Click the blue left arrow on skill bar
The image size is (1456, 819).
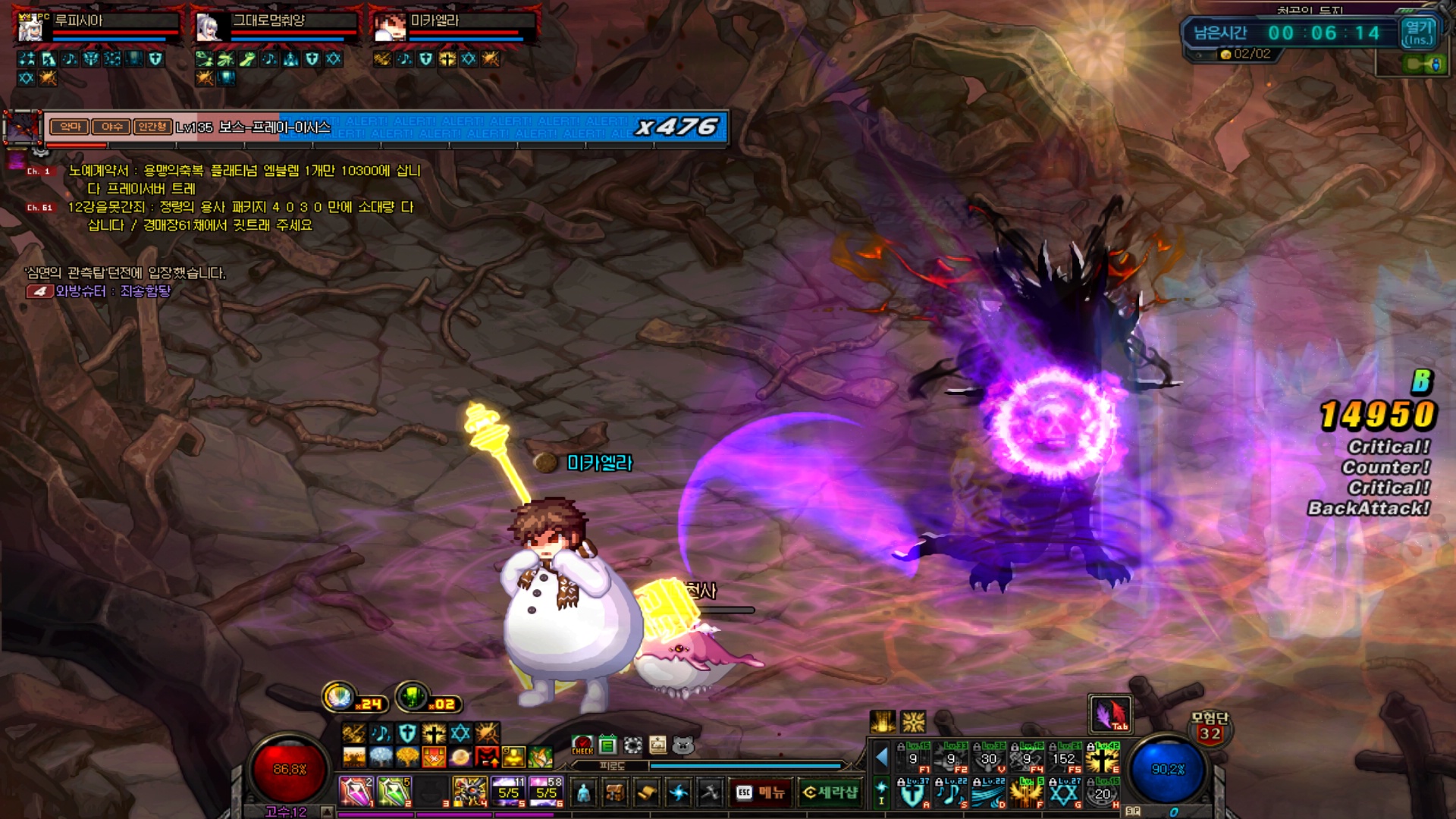point(882,756)
